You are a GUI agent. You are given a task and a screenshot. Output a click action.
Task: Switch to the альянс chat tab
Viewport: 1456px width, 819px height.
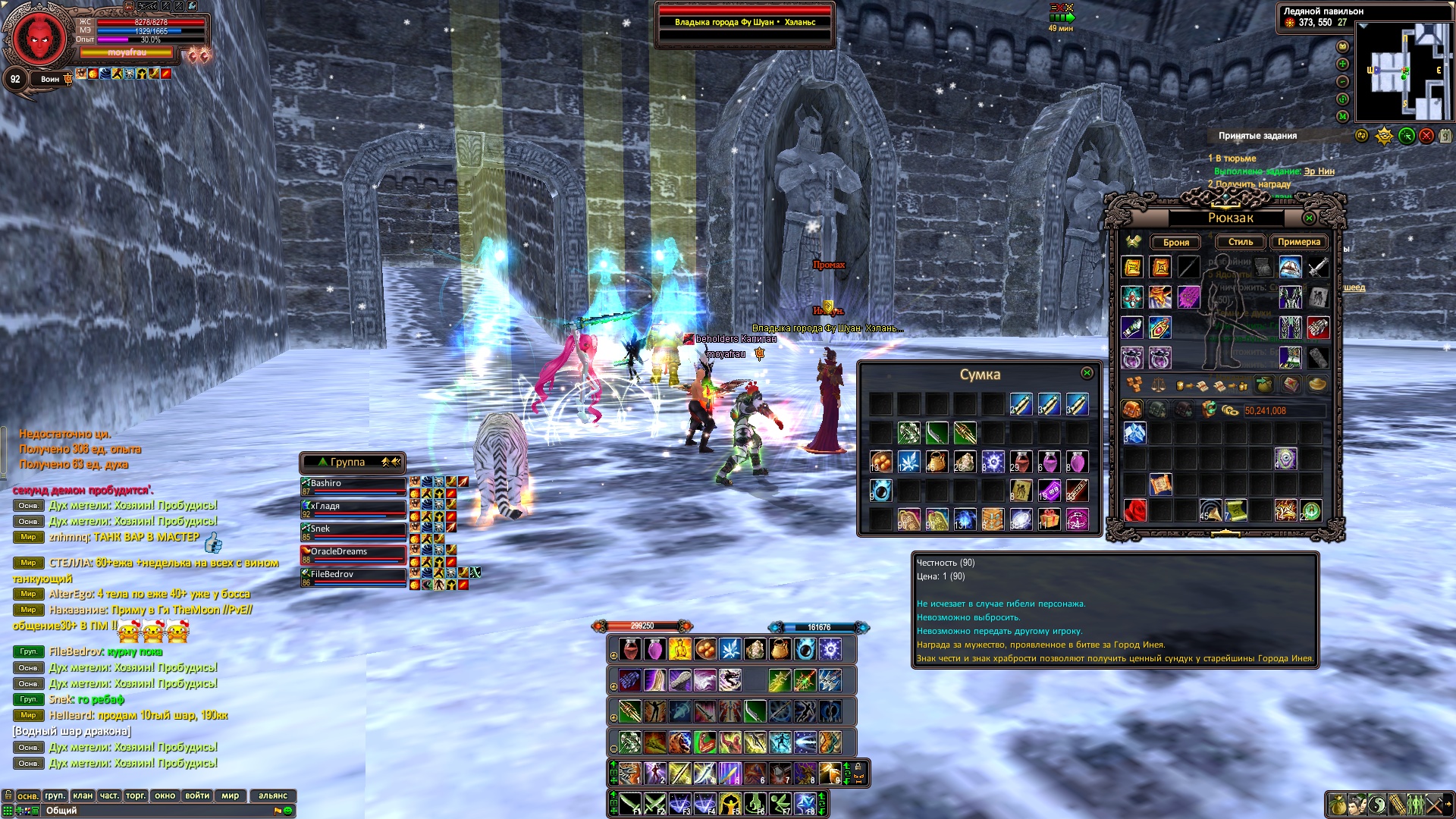coord(273,795)
